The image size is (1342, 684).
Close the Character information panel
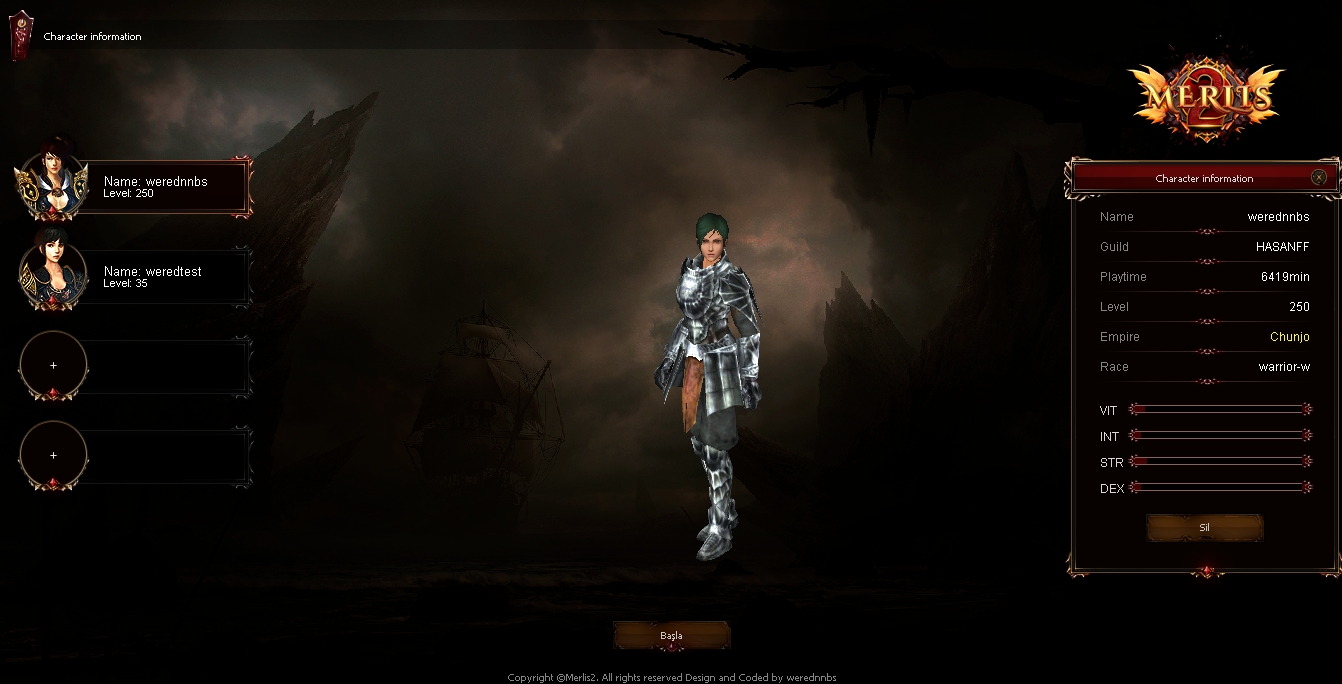click(1319, 178)
